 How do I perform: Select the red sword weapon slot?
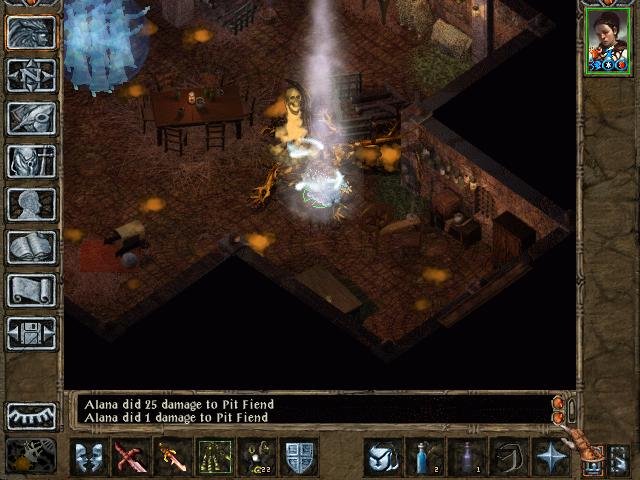click(x=131, y=457)
